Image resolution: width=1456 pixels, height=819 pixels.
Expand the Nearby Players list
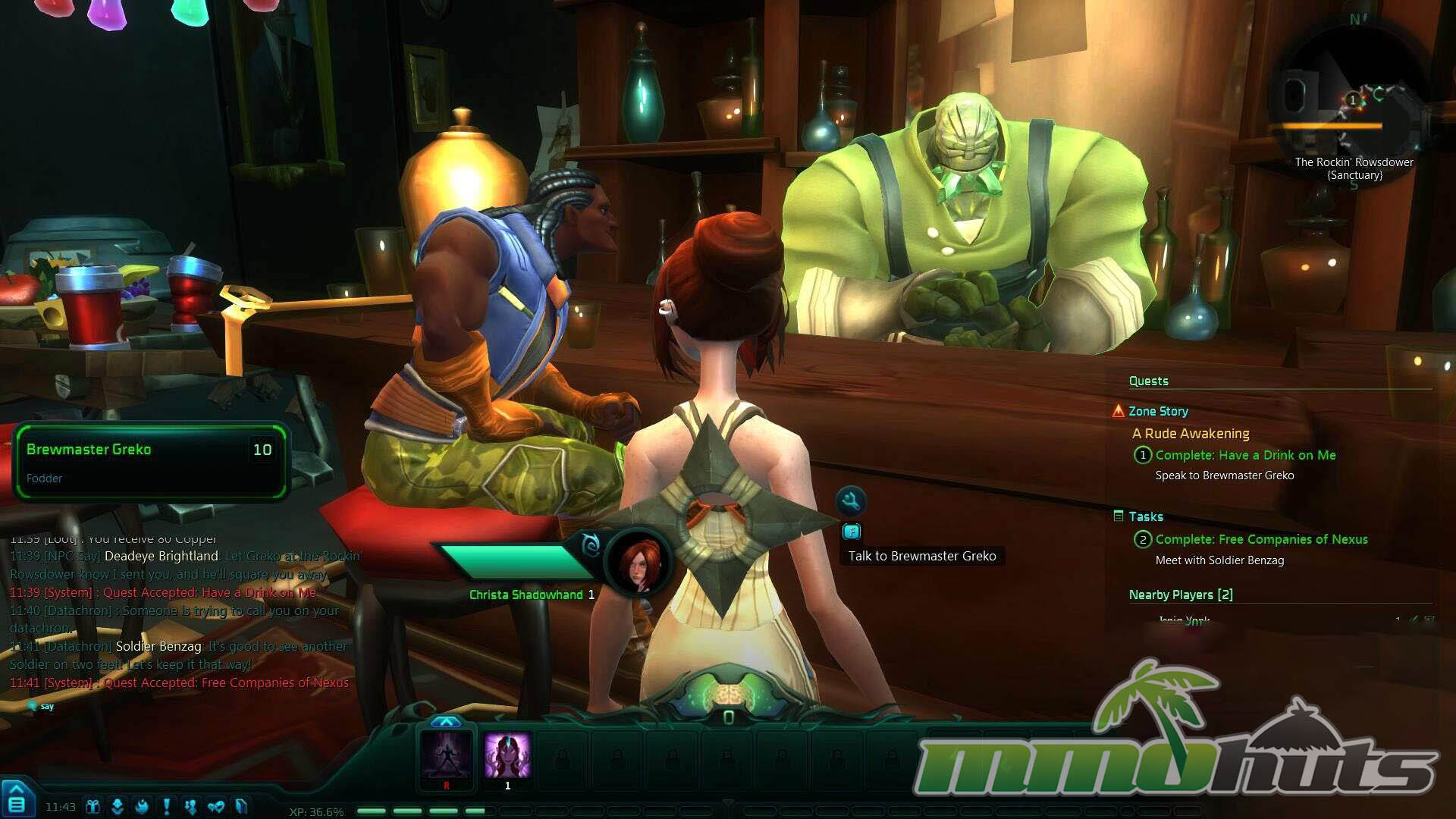tap(1180, 595)
